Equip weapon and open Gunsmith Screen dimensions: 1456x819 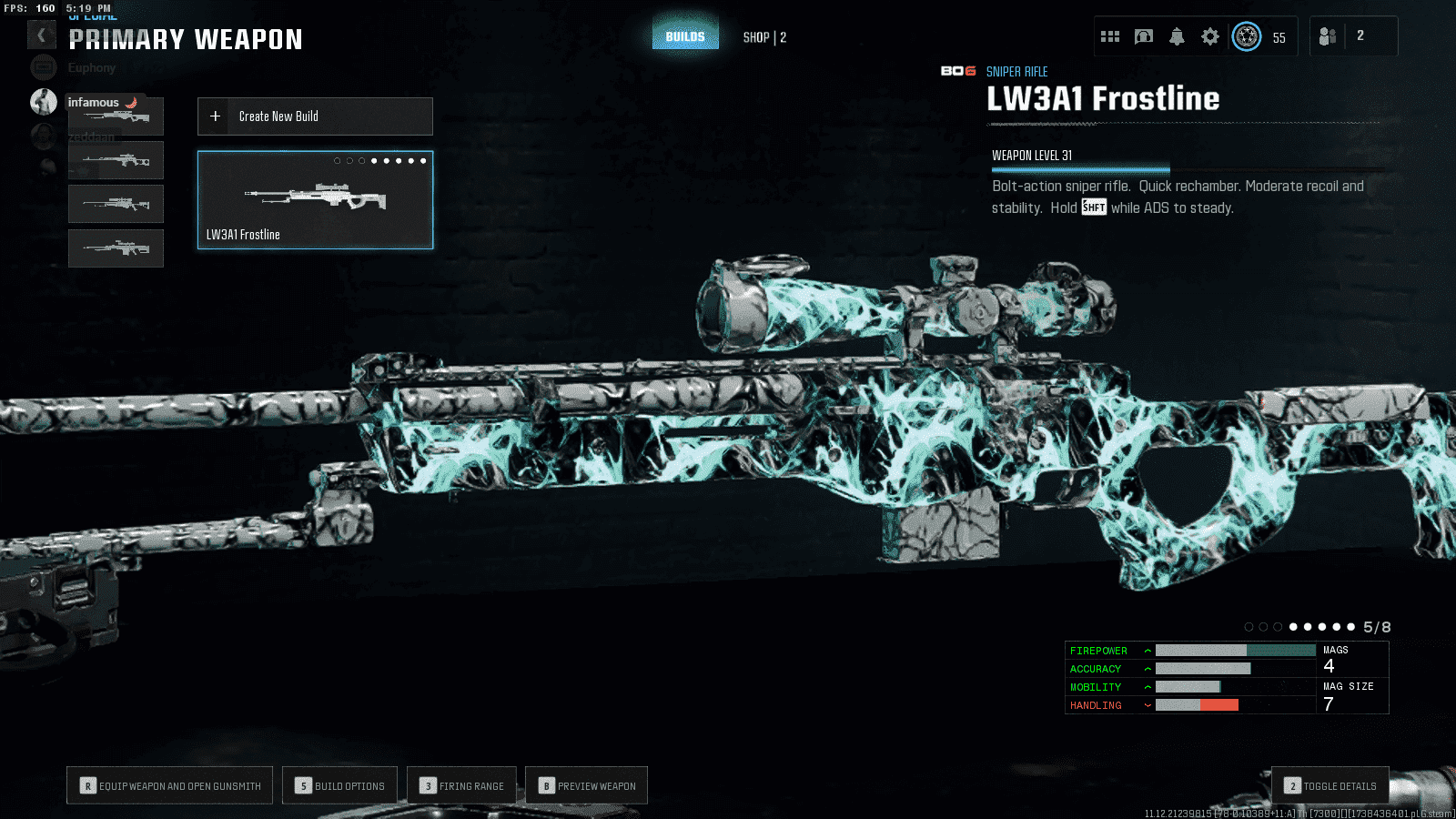[x=169, y=785]
